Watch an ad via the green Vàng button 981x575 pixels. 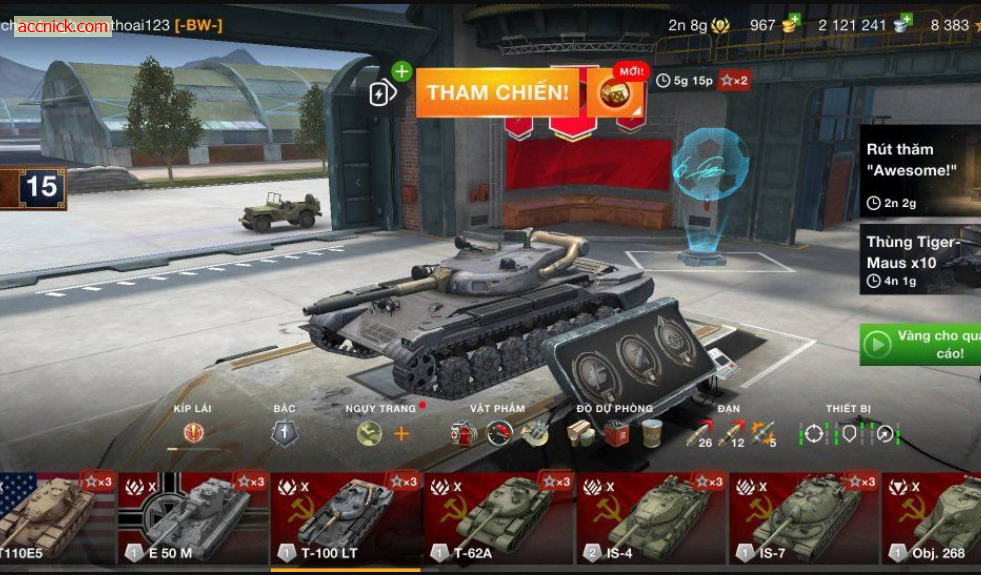(x=920, y=344)
